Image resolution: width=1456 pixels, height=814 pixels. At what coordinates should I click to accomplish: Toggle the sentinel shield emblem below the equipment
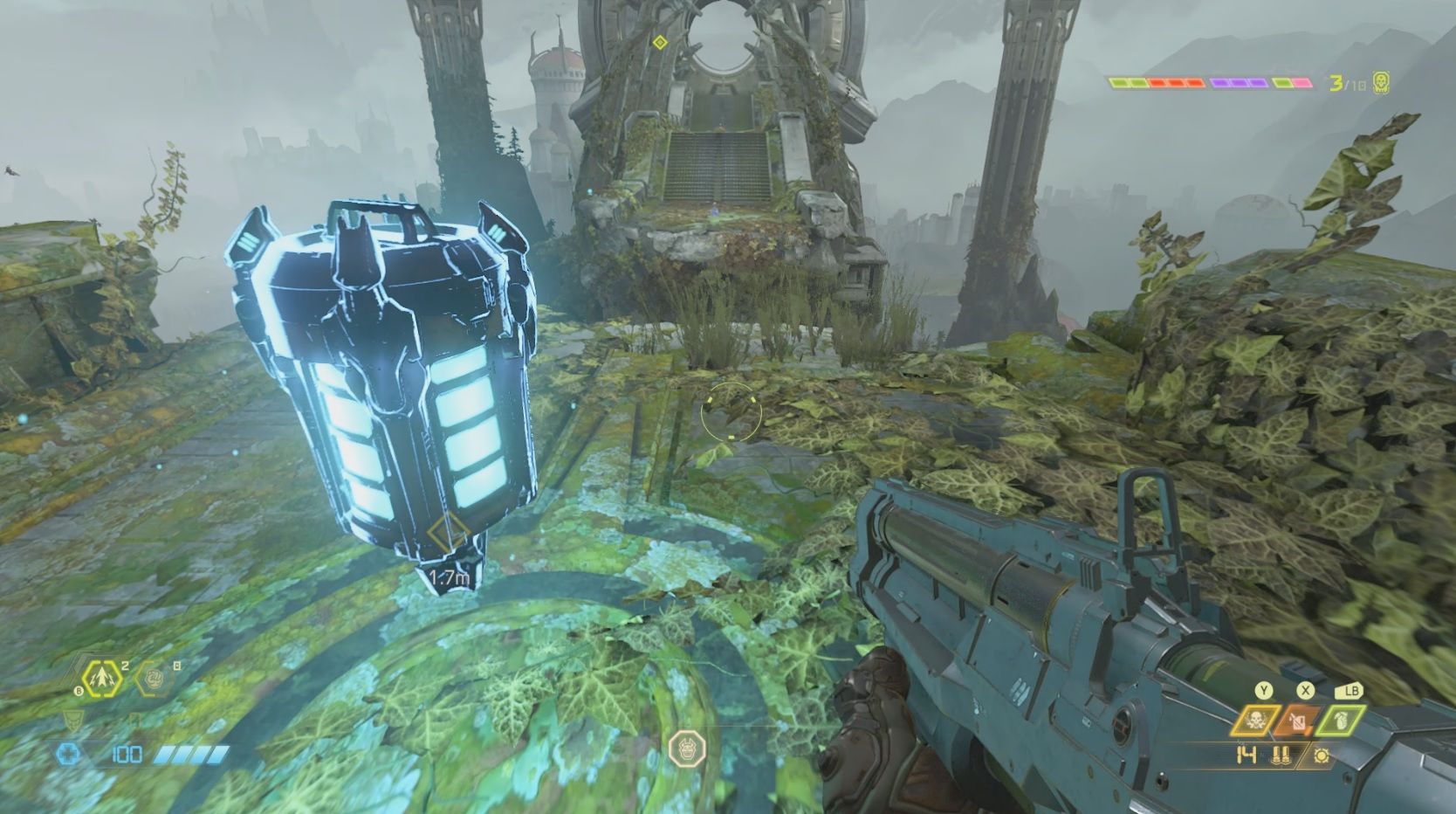coord(74,721)
